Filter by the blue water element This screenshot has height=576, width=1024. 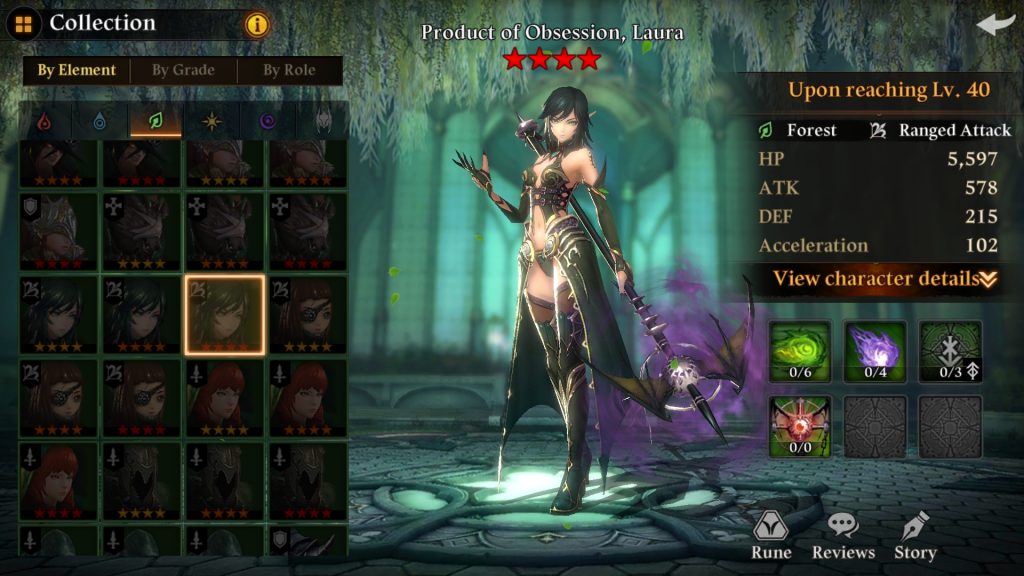click(100, 121)
